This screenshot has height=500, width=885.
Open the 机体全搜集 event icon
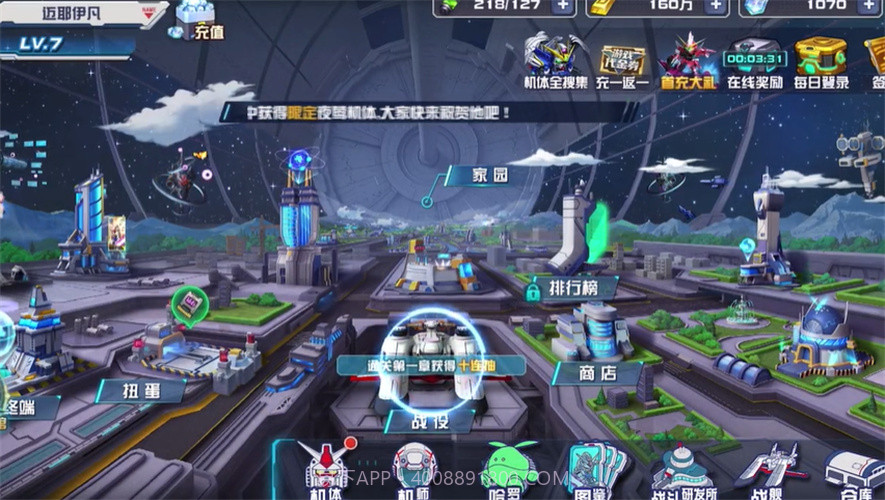click(x=554, y=60)
